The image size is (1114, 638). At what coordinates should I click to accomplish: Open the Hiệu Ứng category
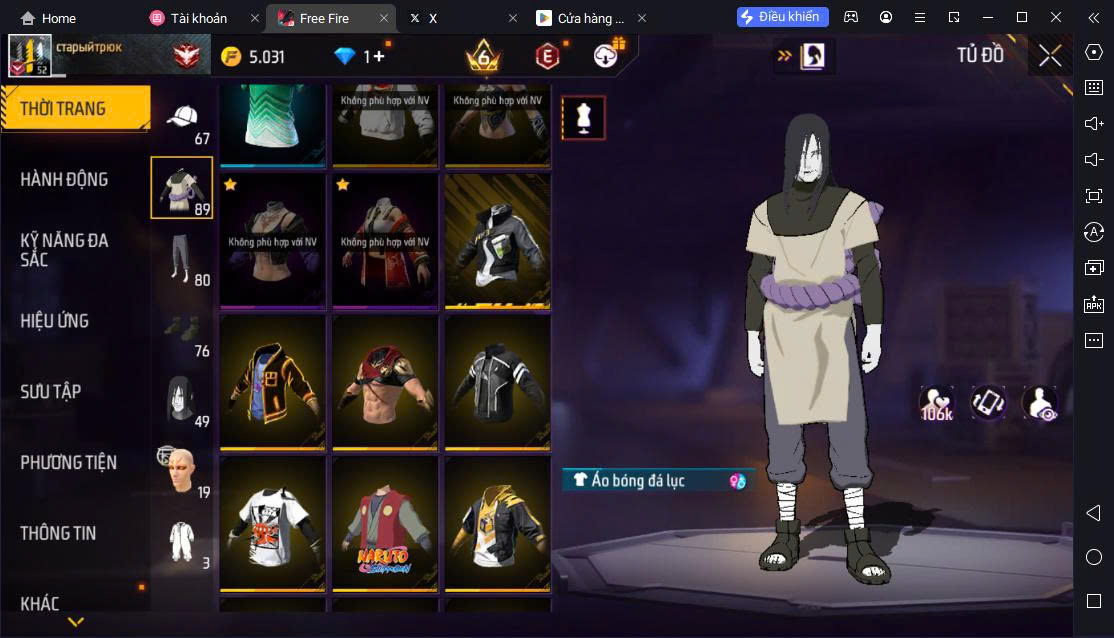click(x=55, y=321)
